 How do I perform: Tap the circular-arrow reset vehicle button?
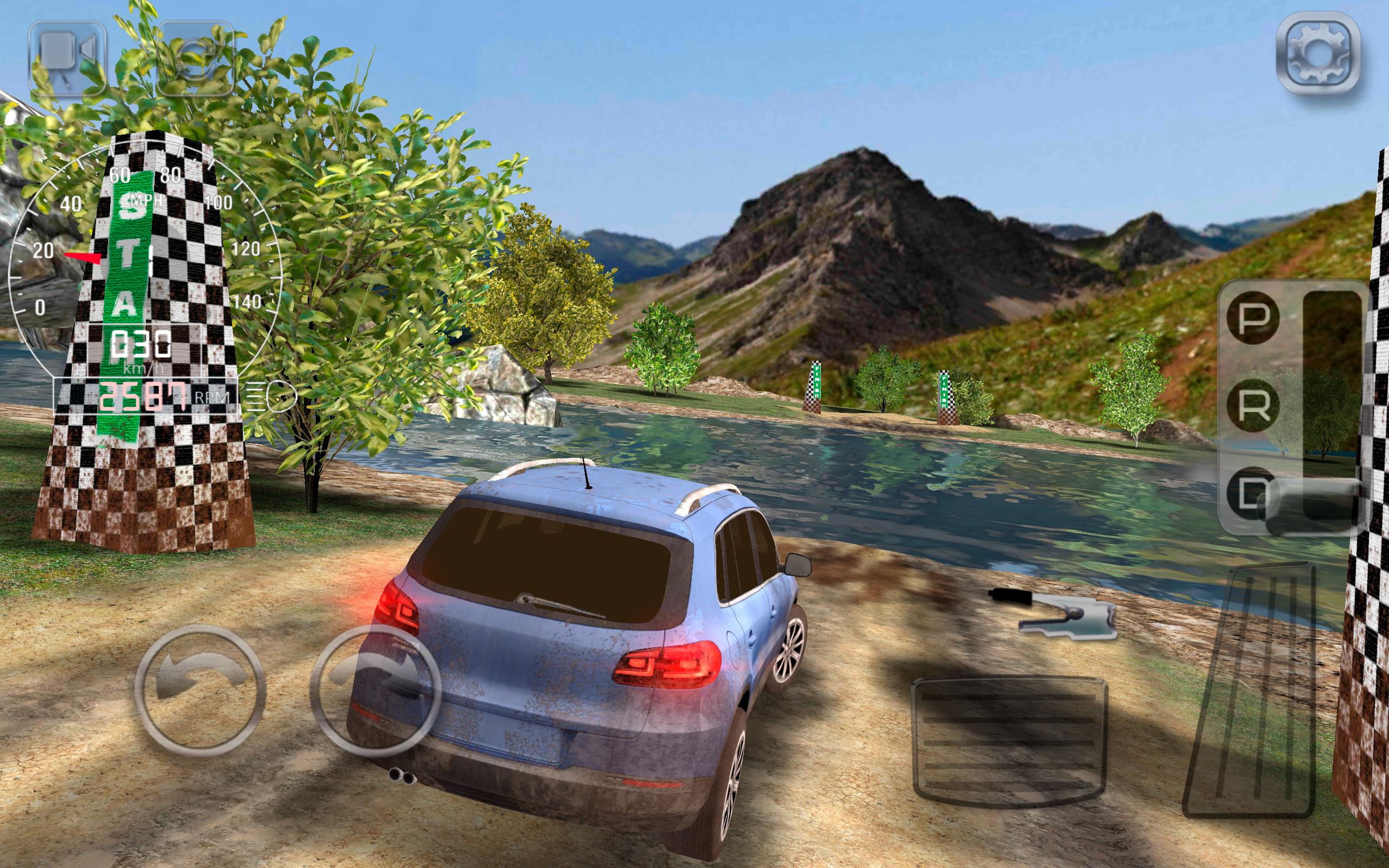(x=196, y=58)
